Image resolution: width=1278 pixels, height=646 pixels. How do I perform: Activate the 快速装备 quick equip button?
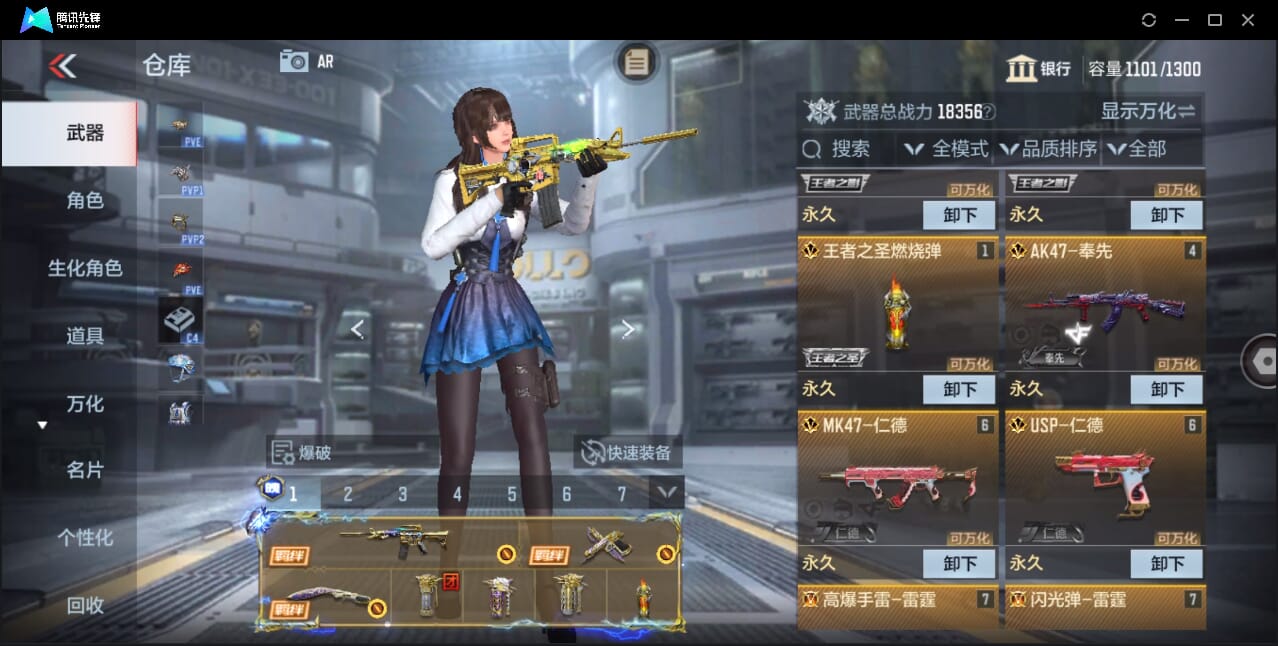tap(628, 453)
